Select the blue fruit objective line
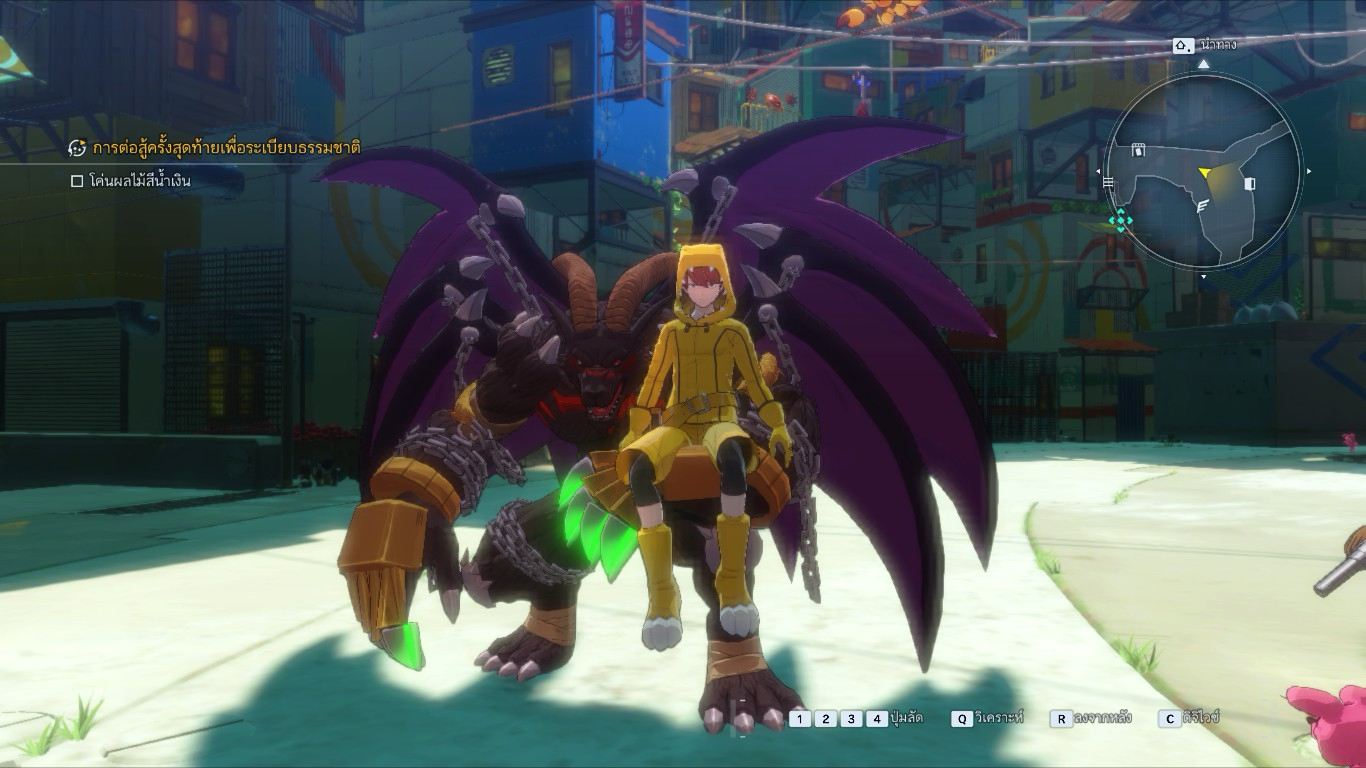1366x768 pixels. (x=139, y=181)
